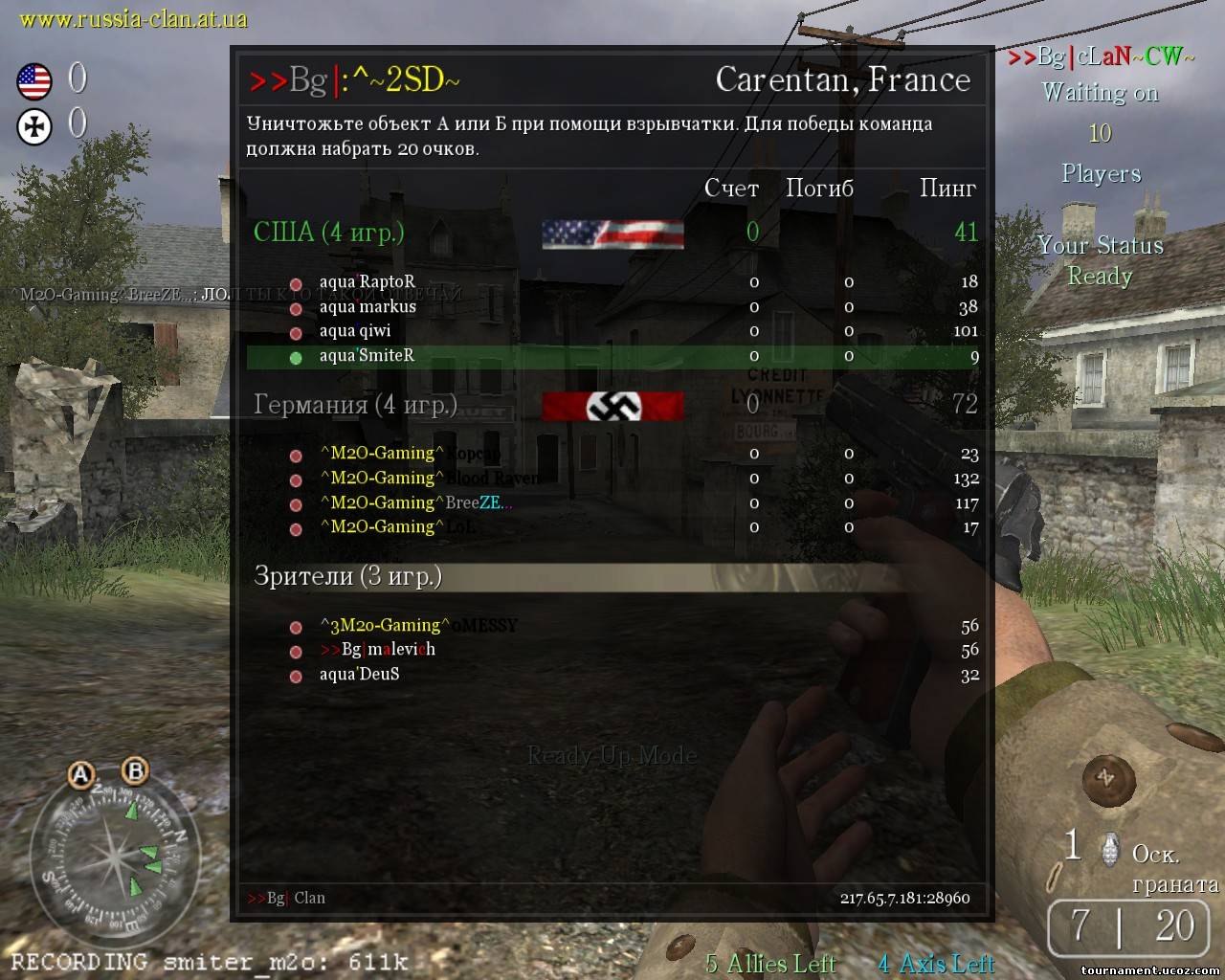Click the German cross score icon
Viewport: 1225px width, 980px height.
point(34,126)
